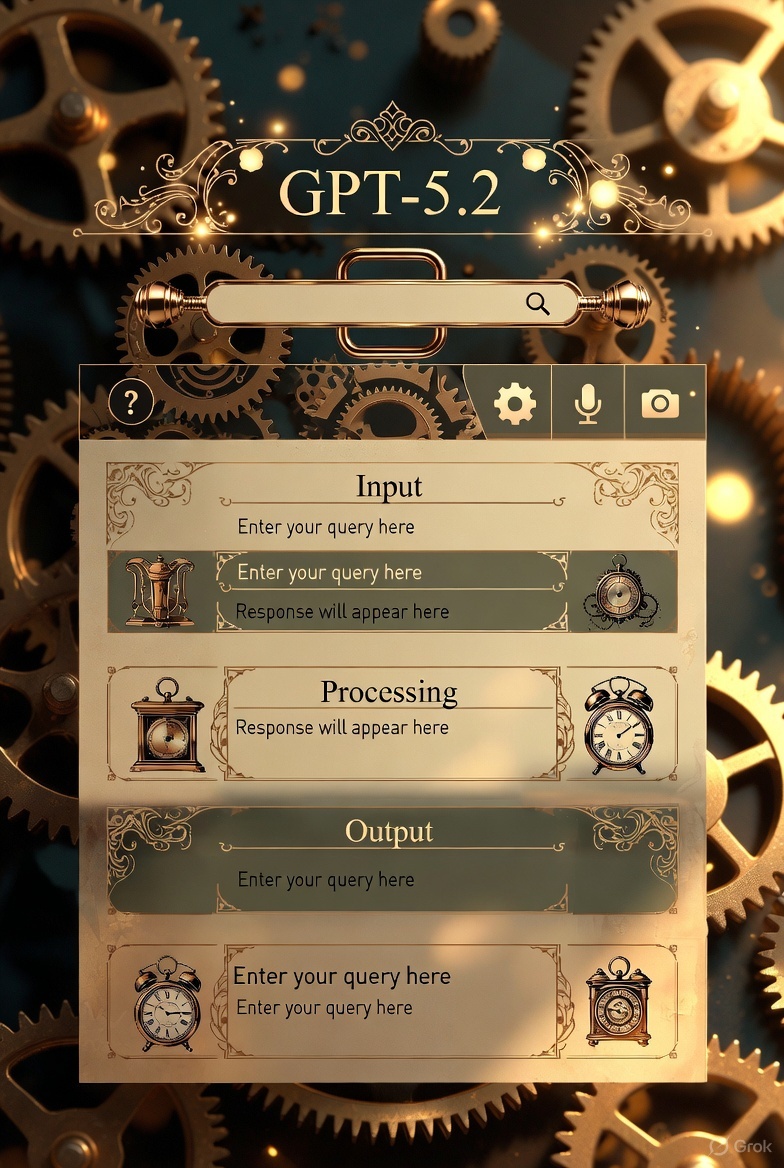Image resolution: width=784 pixels, height=1168 pixels.
Task: Open the camera capture button
Action: pyautogui.click(x=660, y=403)
